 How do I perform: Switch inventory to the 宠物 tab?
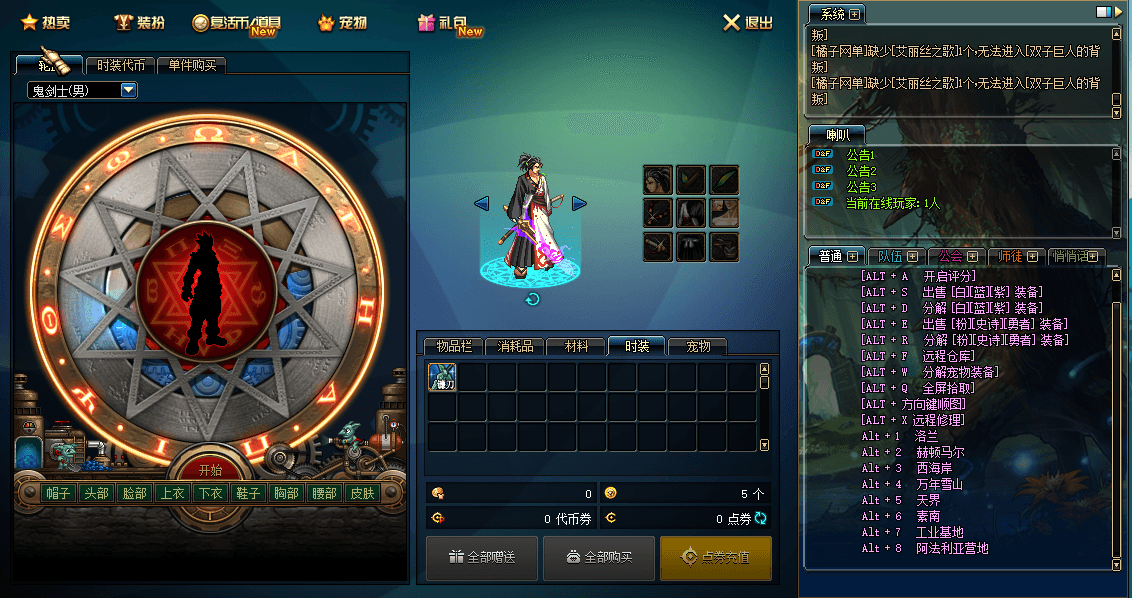[698, 346]
